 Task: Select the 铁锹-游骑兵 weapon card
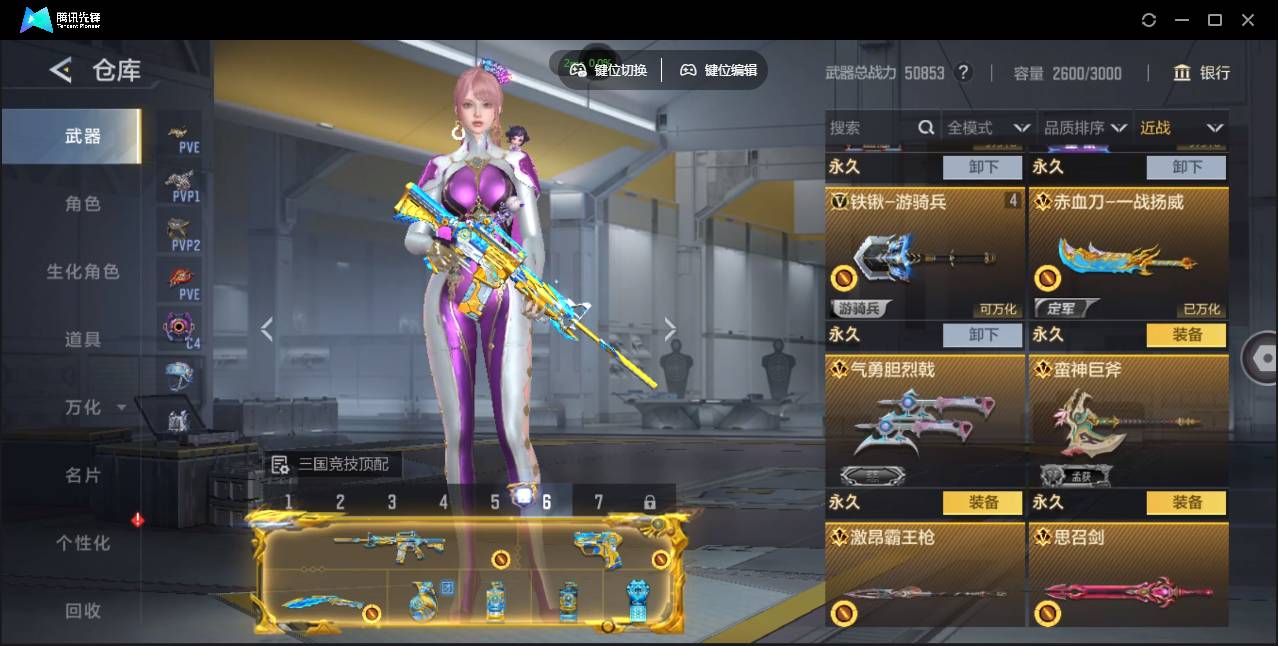coord(925,254)
